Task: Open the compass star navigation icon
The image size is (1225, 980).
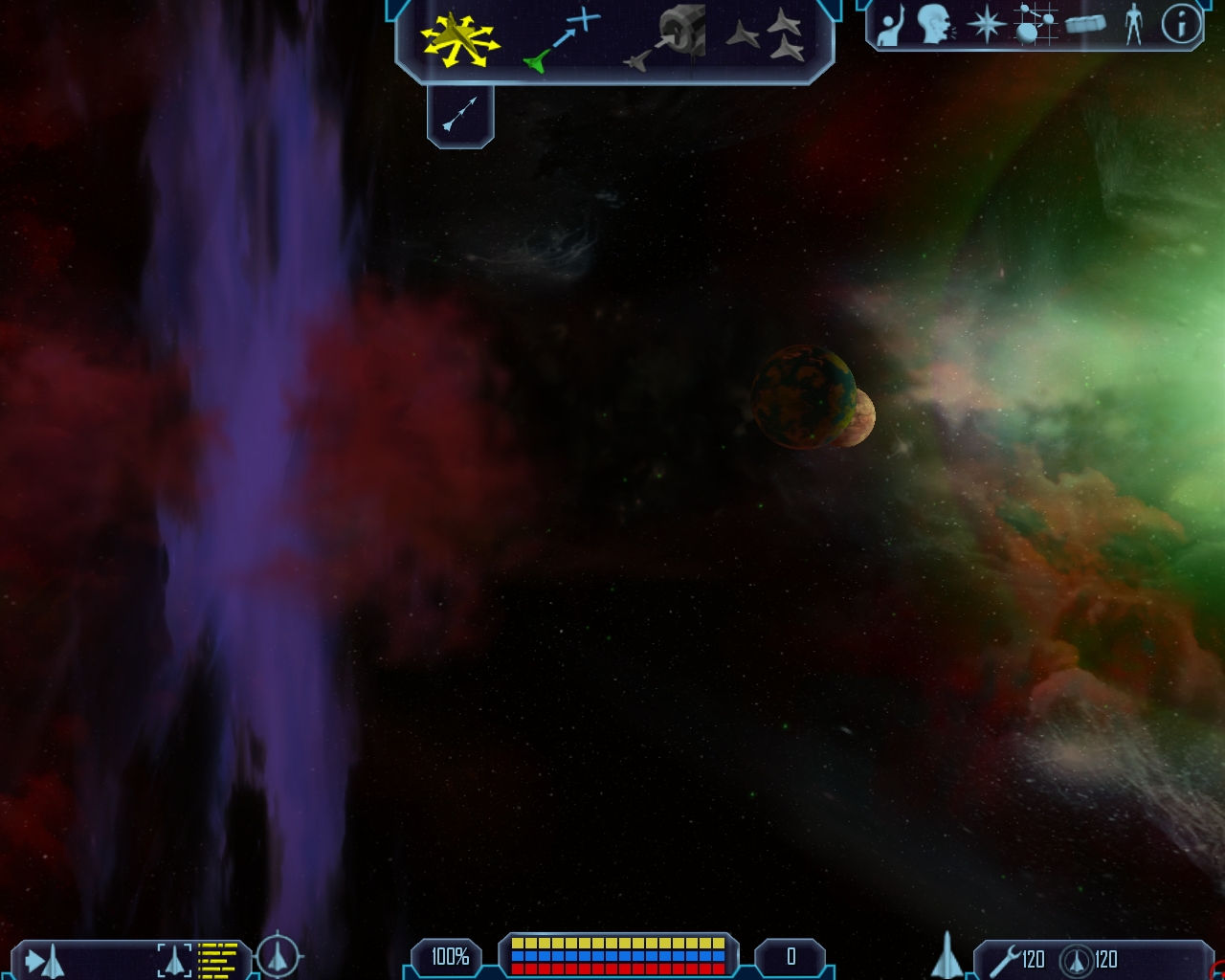Action: tap(986, 25)
